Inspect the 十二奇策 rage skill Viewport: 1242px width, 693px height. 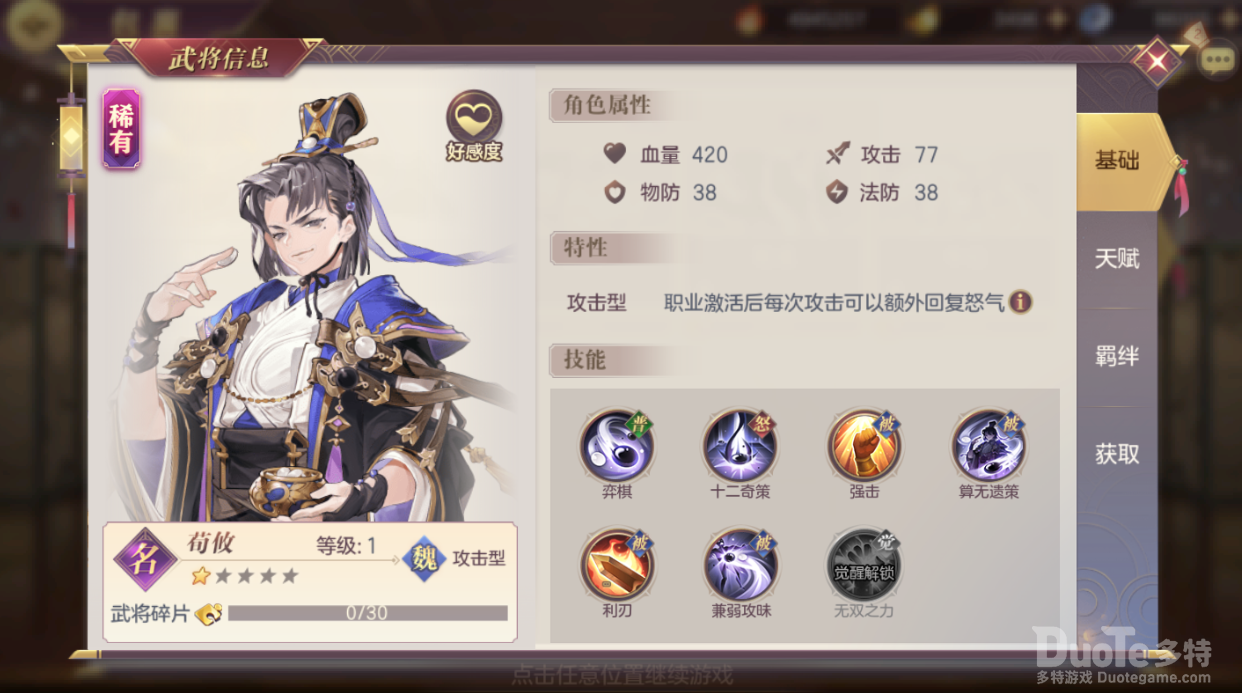click(x=739, y=446)
